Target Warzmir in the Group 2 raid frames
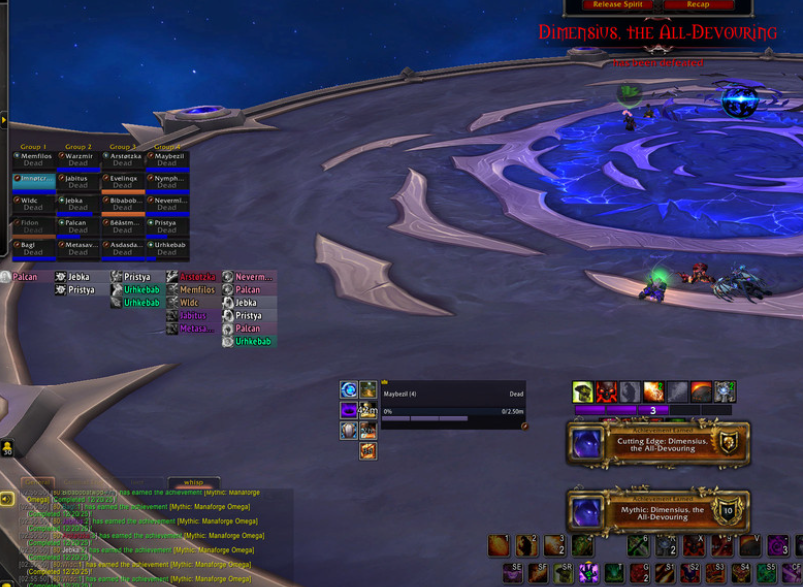The width and height of the screenshot is (803, 587). pos(78,160)
